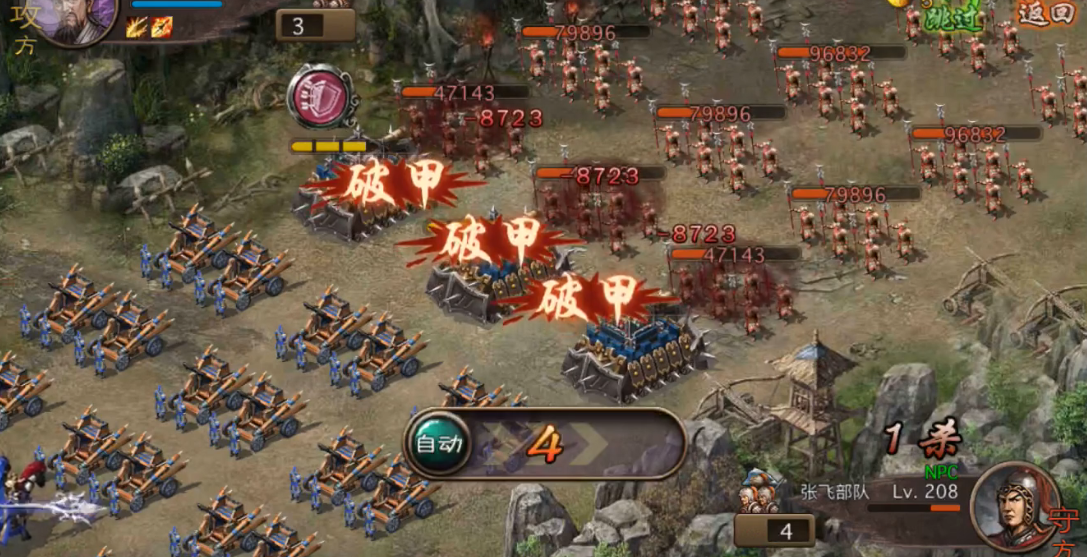This screenshot has width=1087, height=557.
Task: Click the first golden slash skill icon
Action: (x=137, y=27)
